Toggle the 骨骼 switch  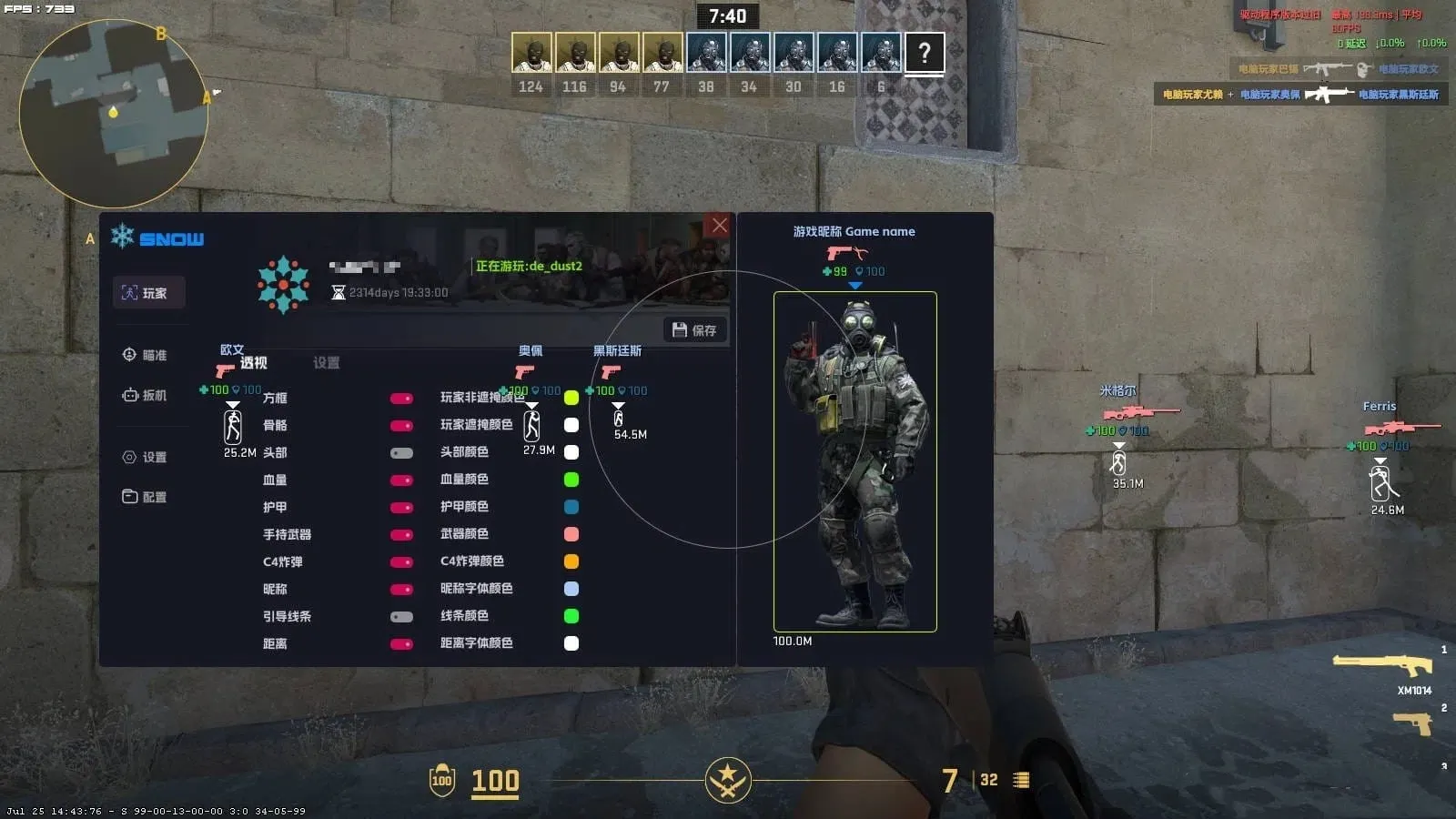401,426
